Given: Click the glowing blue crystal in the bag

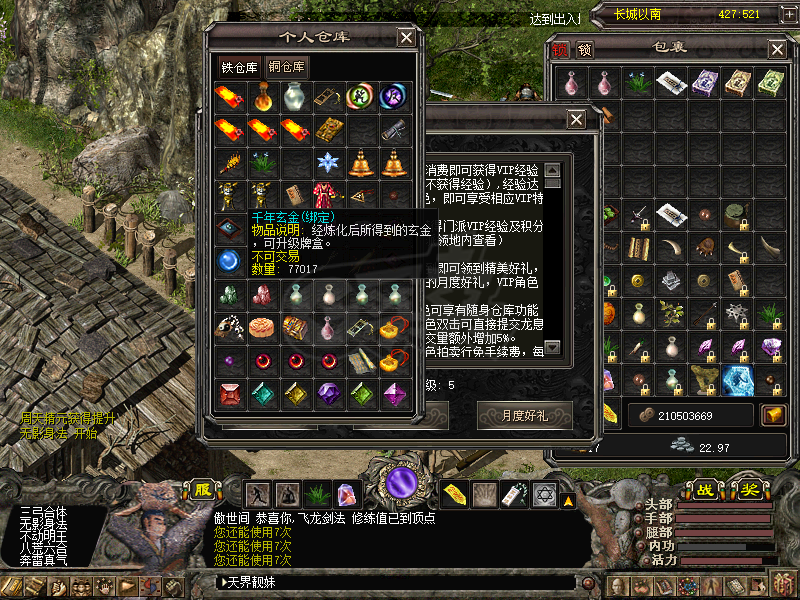Looking at the screenshot, I should pos(739,379).
